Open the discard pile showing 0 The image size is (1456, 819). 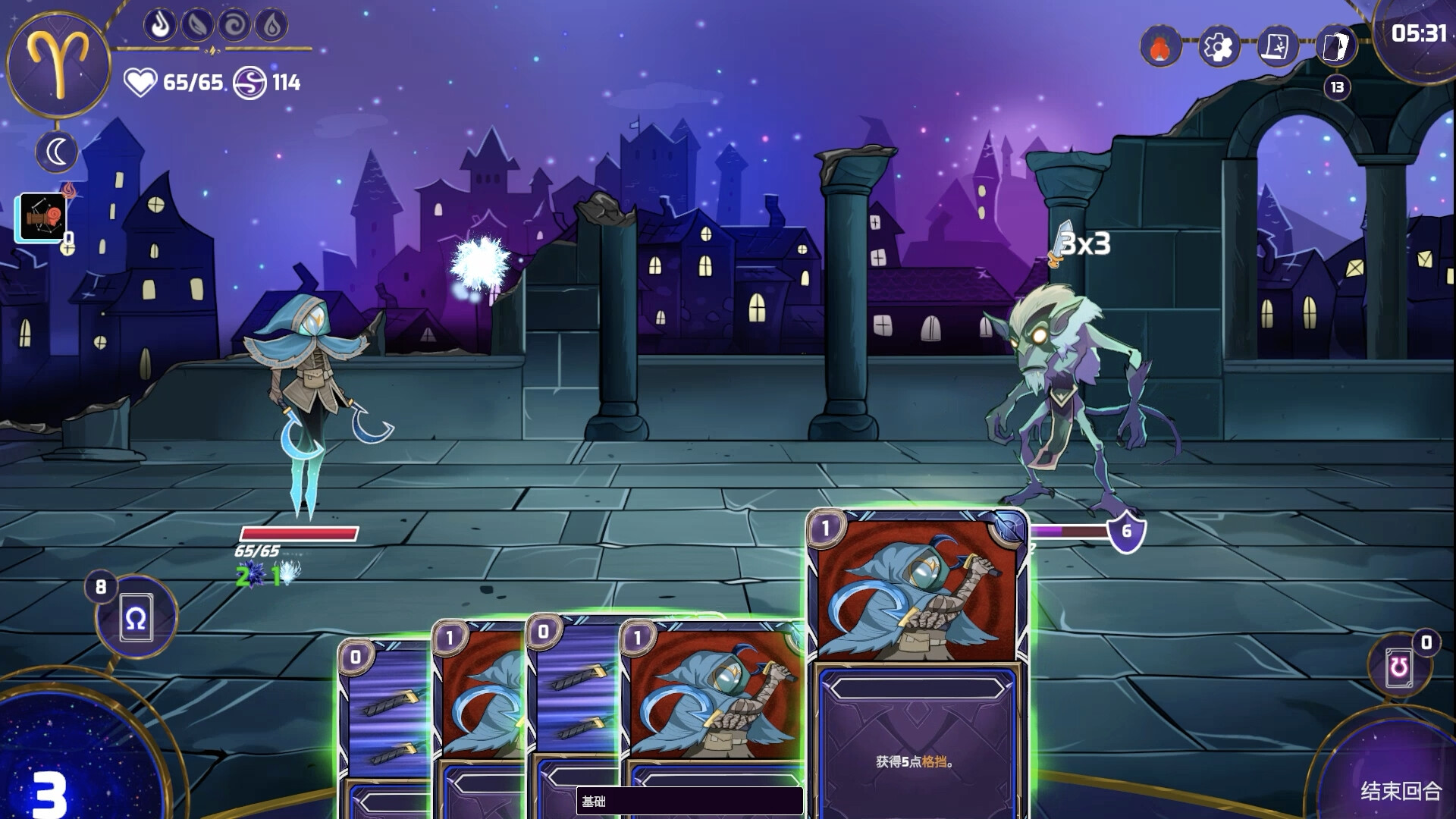click(1399, 667)
